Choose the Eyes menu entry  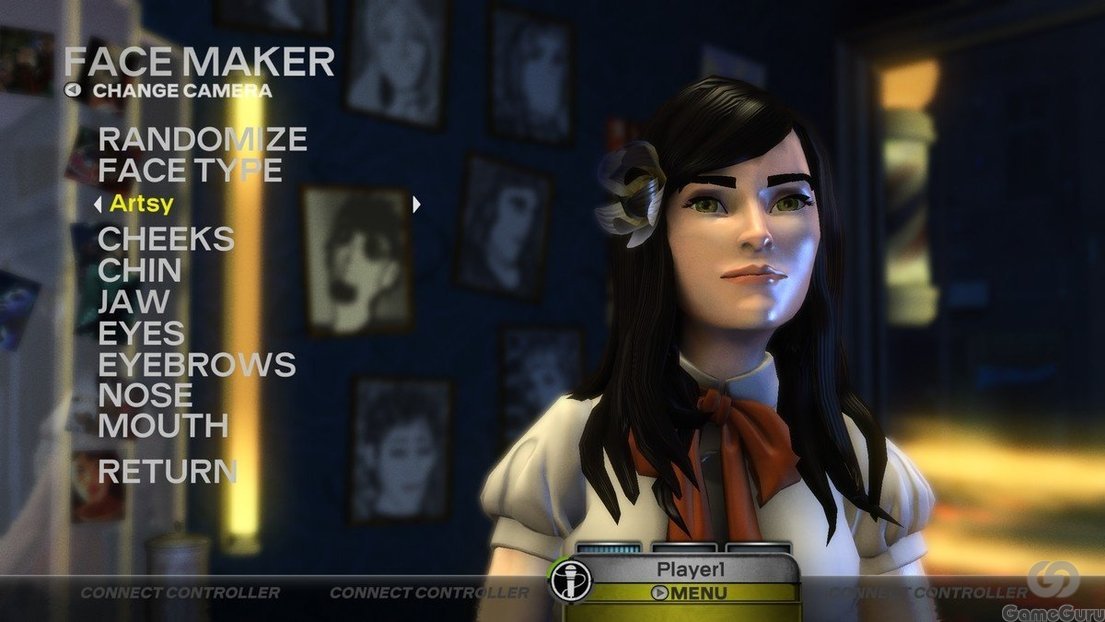tap(141, 332)
